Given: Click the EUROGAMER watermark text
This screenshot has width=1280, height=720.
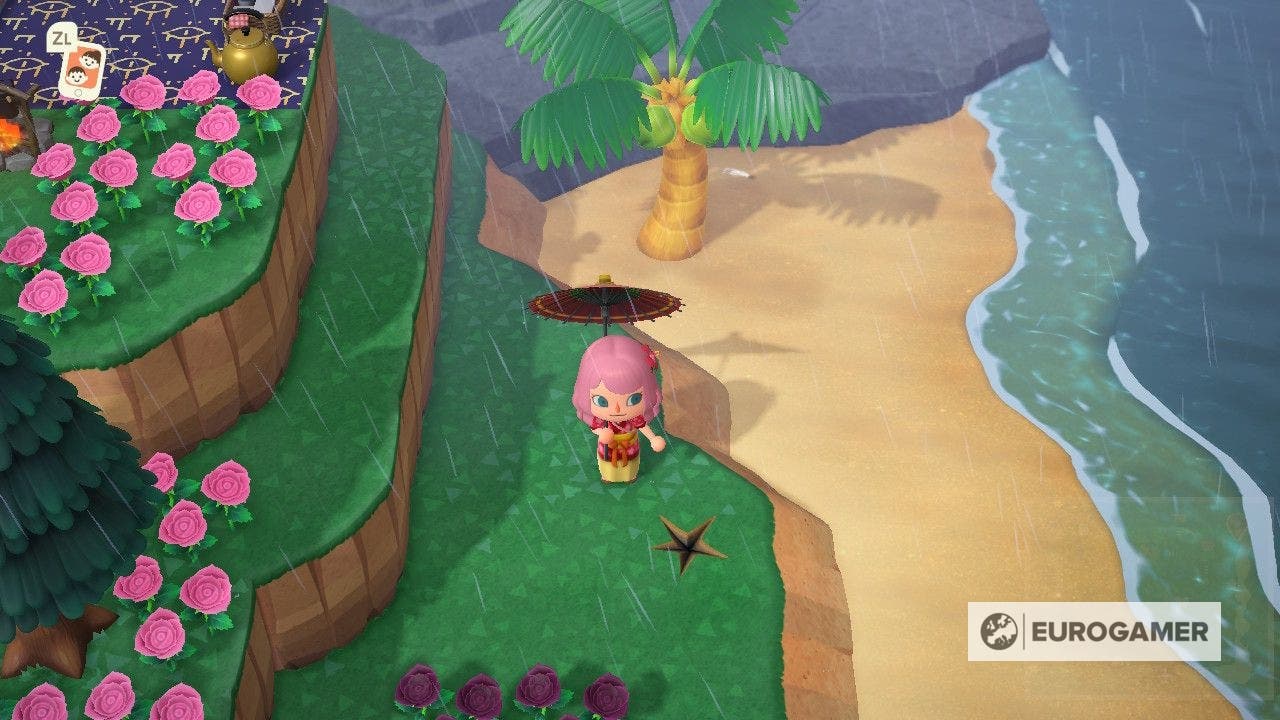Looking at the screenshot, I should (1120, 630).
